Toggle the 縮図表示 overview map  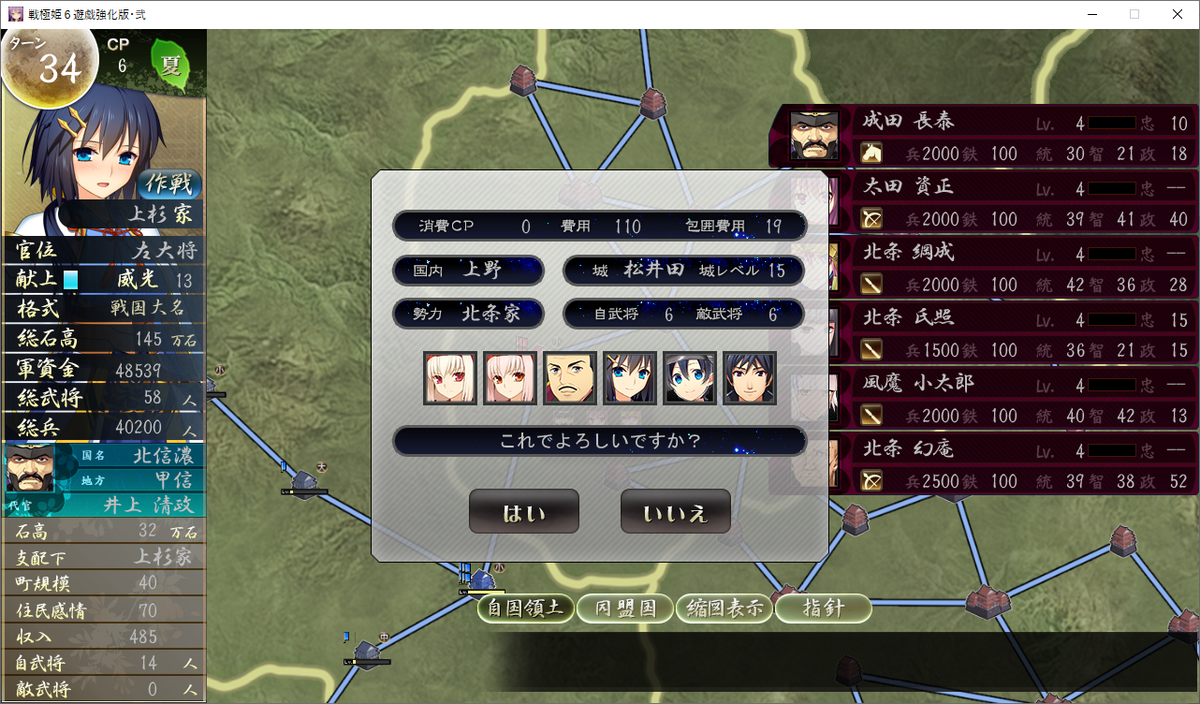pos(725,608)
